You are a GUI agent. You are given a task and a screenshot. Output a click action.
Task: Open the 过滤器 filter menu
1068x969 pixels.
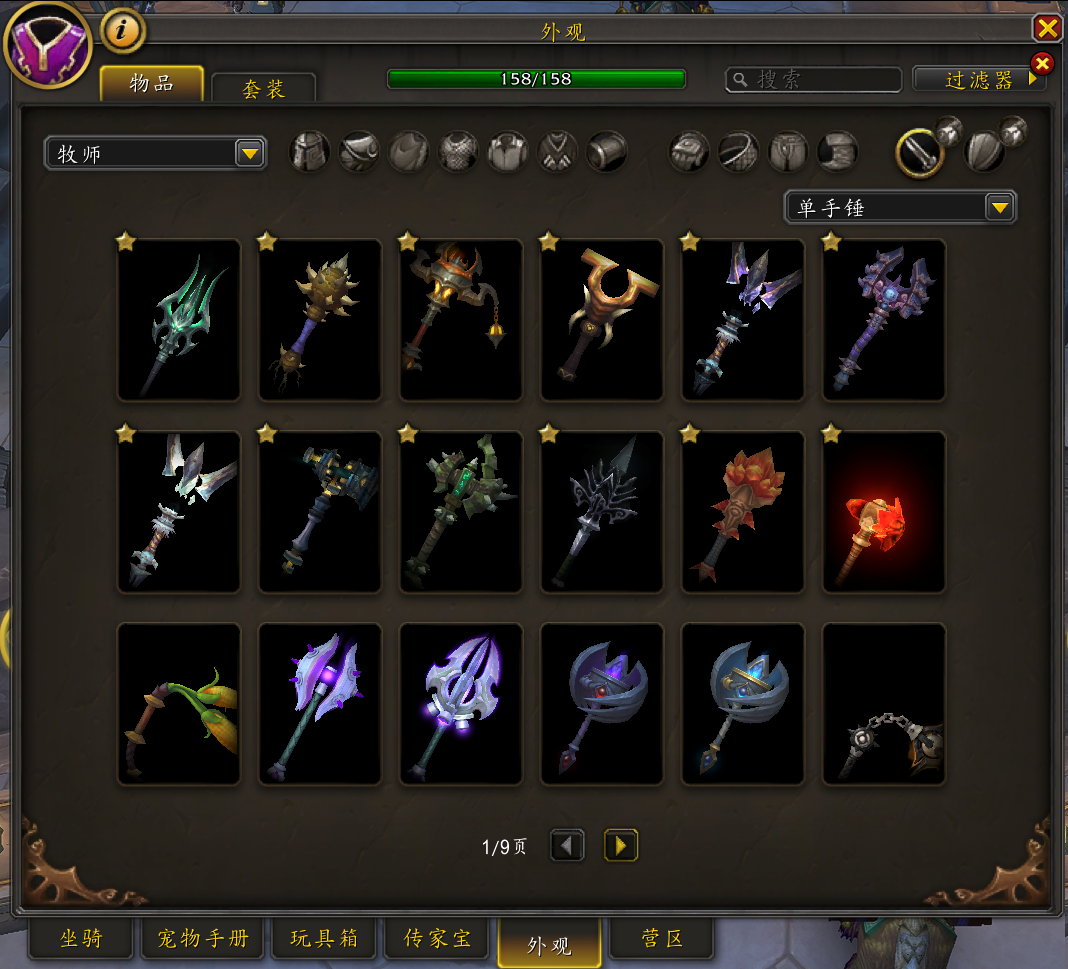click(979, 80)
